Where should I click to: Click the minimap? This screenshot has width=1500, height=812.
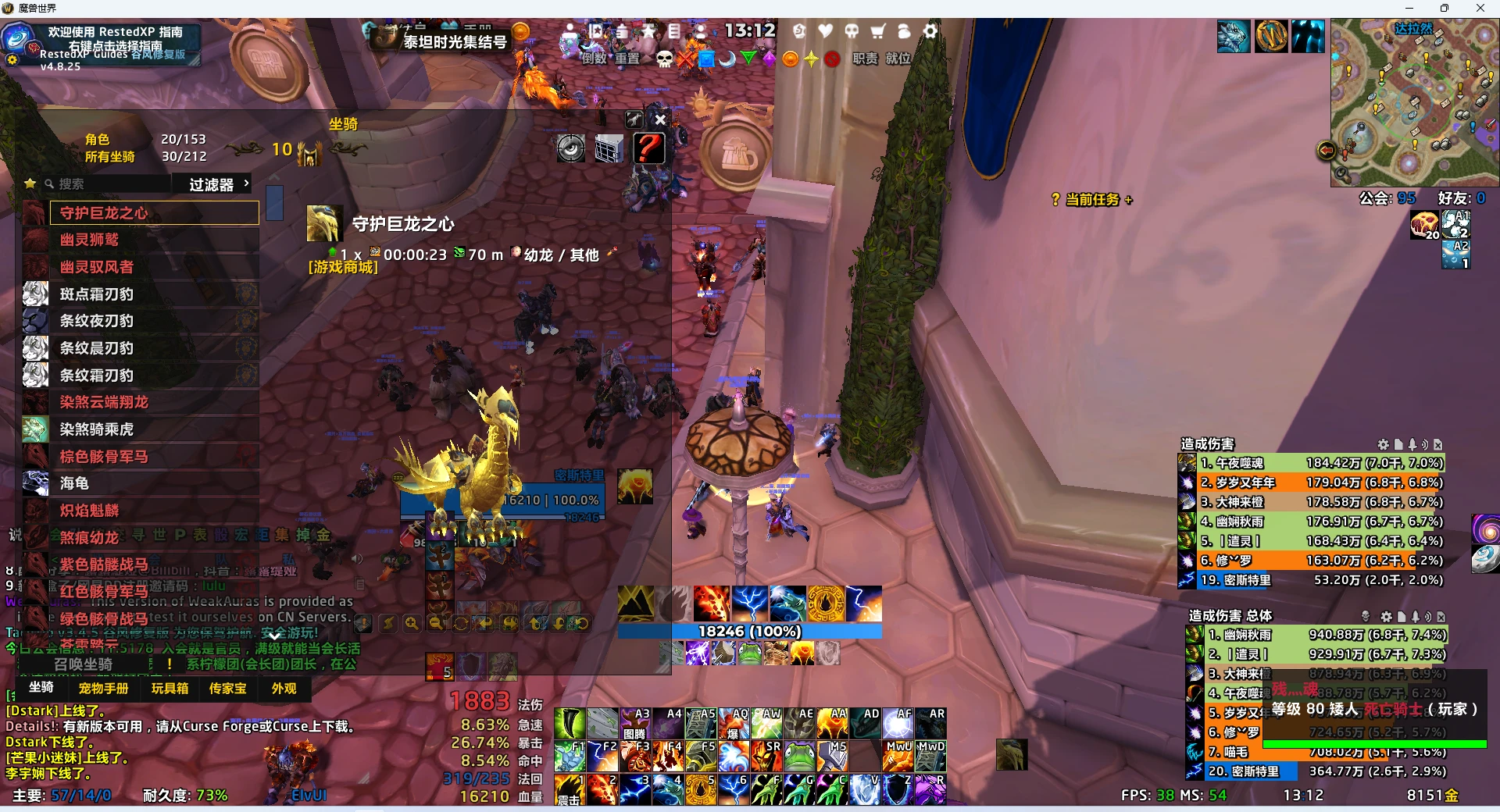1414,103
